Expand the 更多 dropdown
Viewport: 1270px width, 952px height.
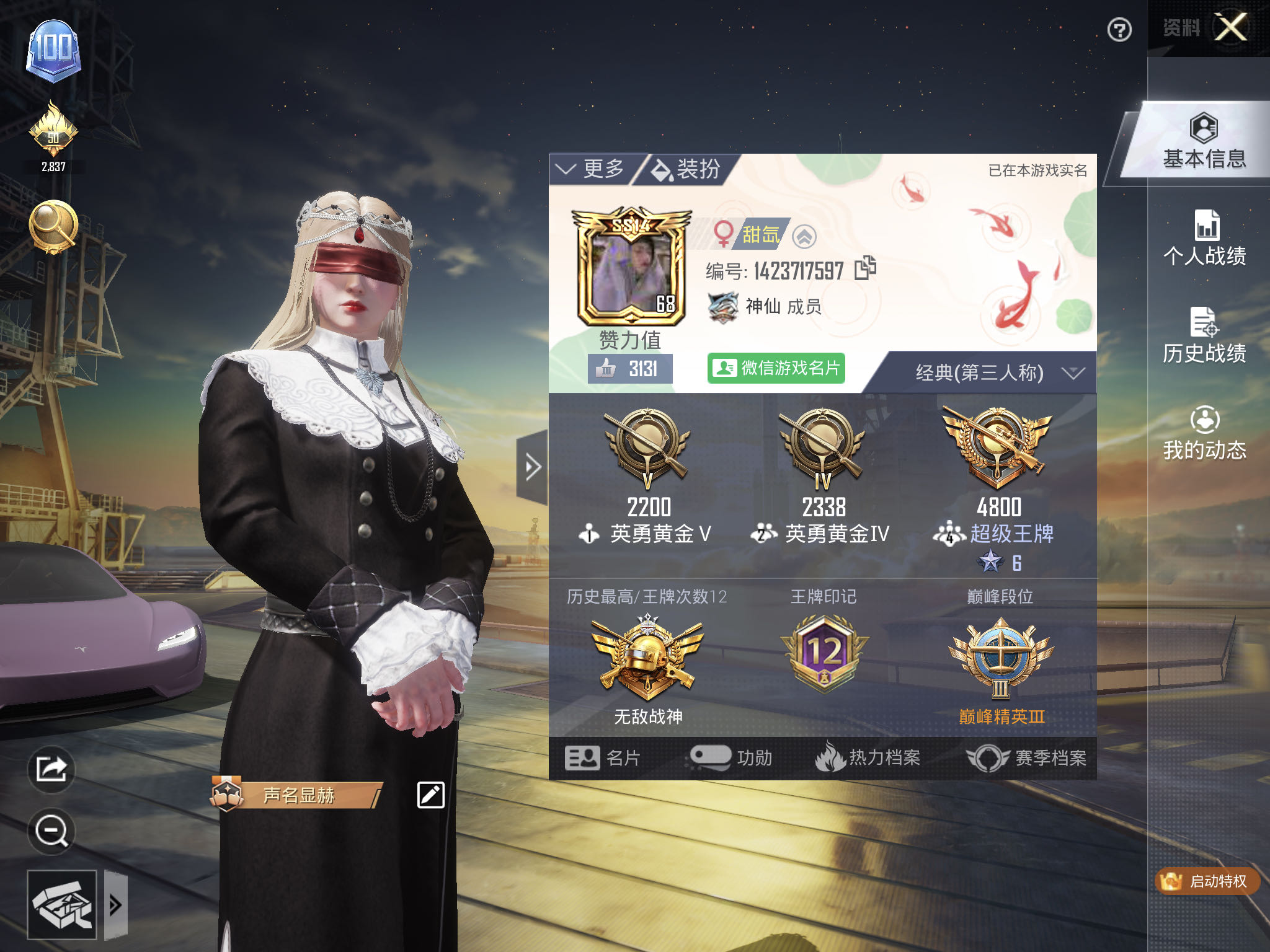click(x=591, y=169)
